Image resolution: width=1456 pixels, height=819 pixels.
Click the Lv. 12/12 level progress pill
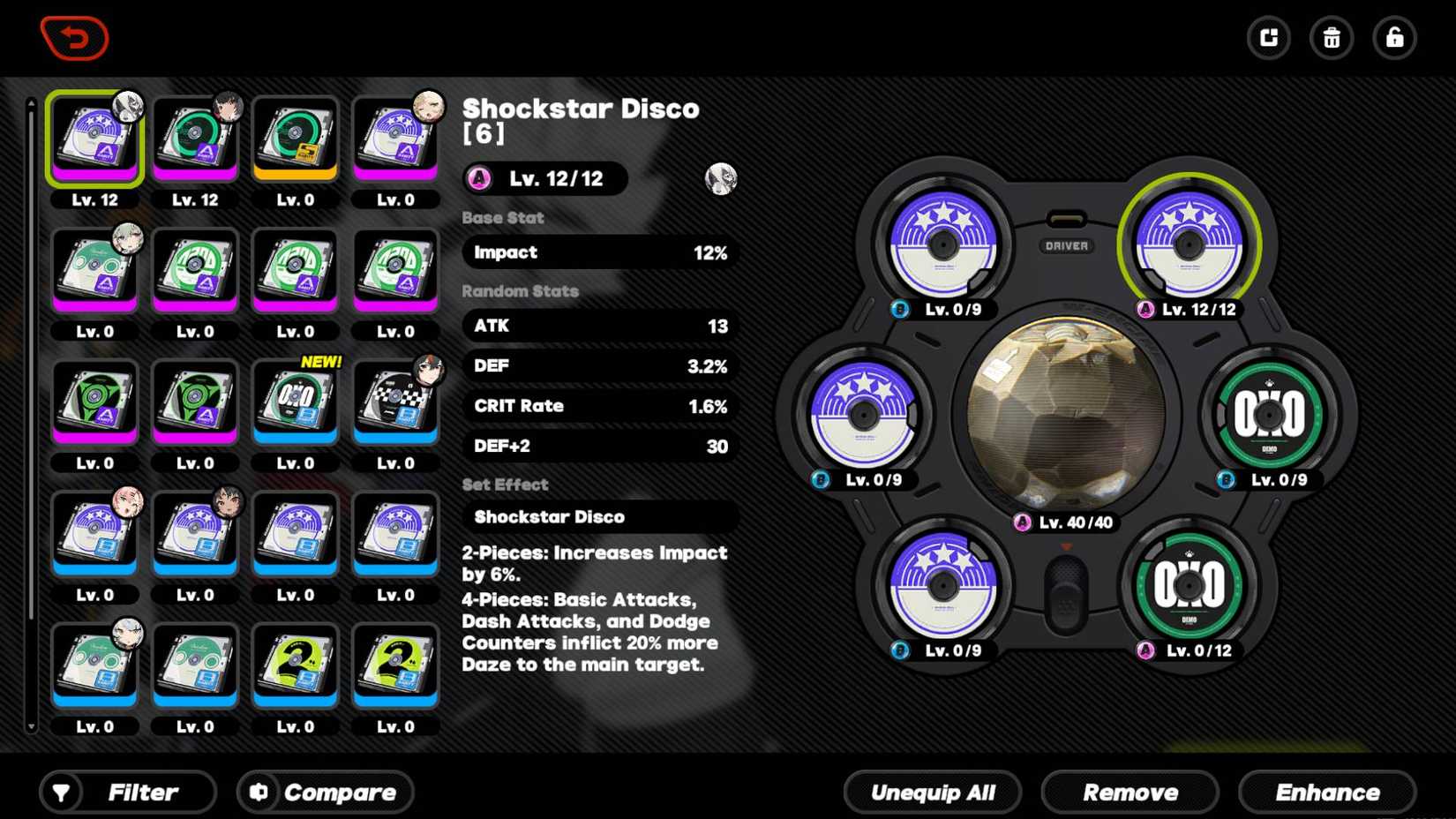pyautogui.click(x=544, y=178)
